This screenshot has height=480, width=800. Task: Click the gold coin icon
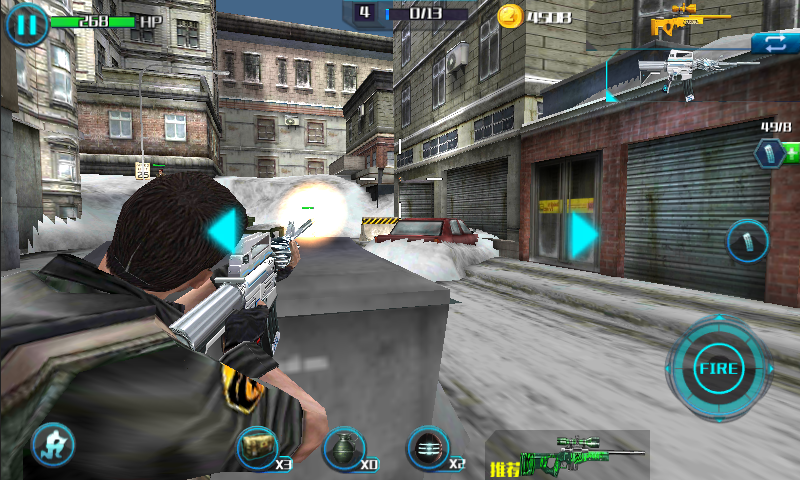(510, 15)
